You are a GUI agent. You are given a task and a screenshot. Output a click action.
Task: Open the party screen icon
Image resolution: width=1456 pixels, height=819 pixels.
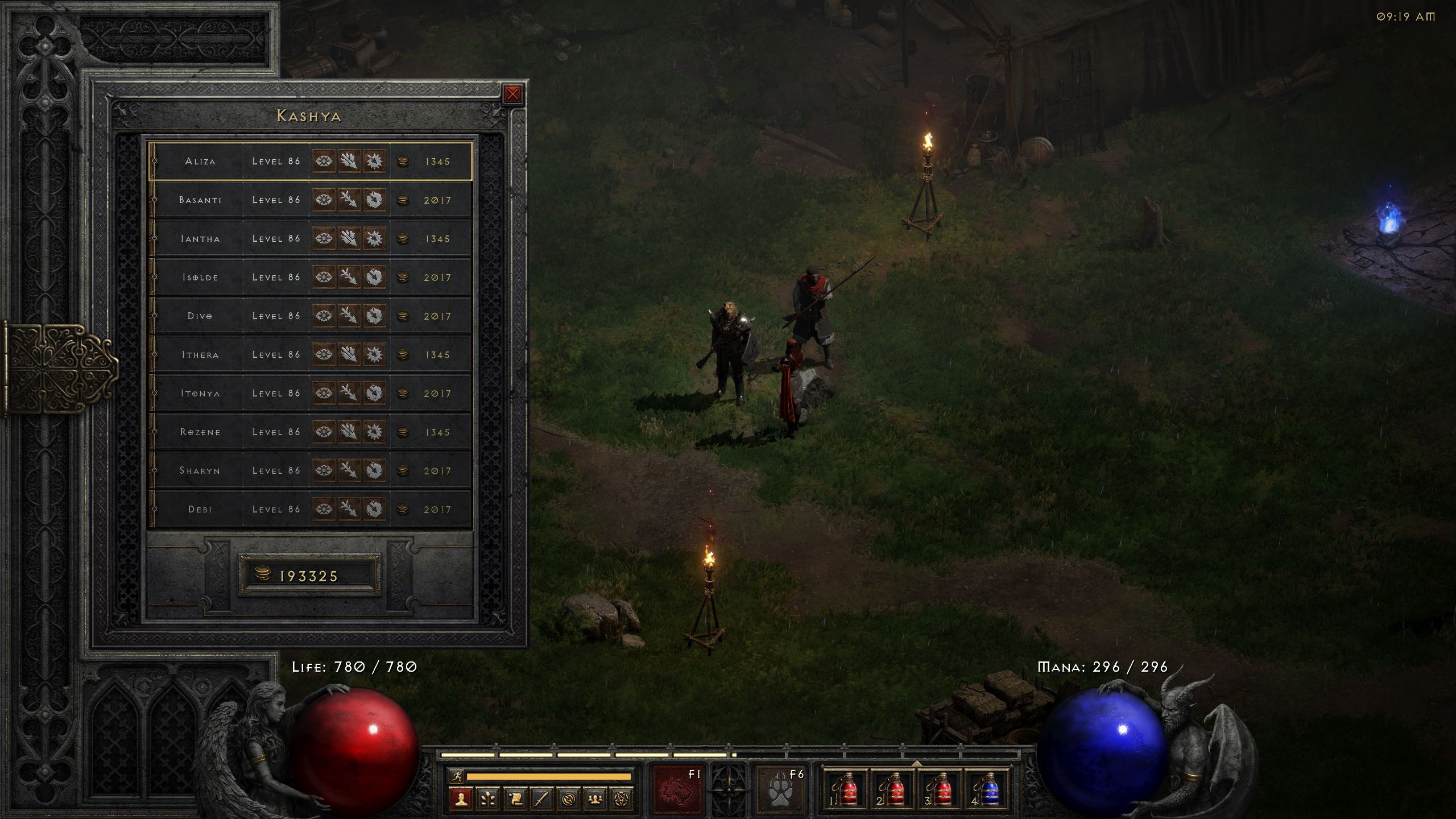(595, 800)
